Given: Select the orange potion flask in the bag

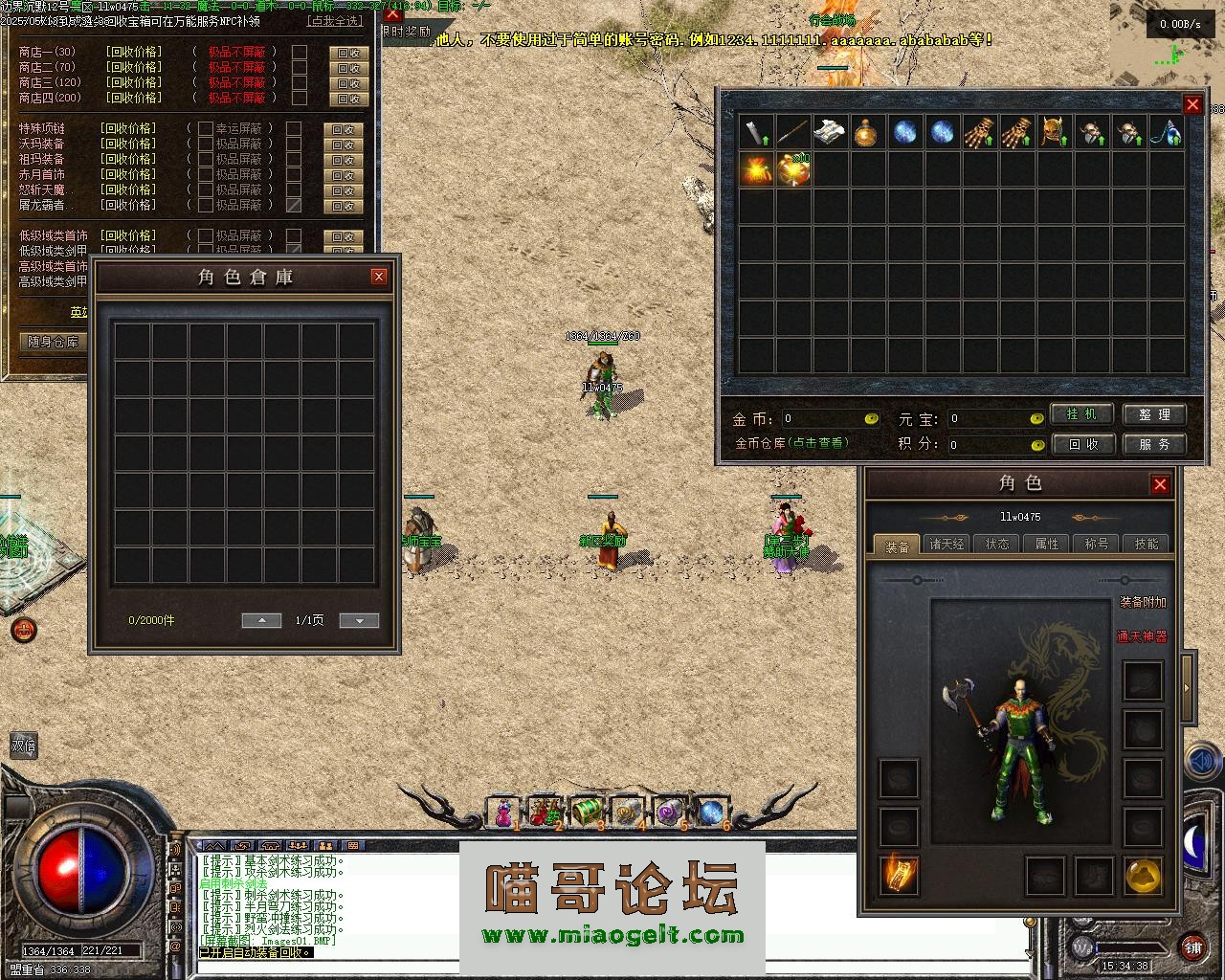Looking at the screenshot, I should [867, 132].
